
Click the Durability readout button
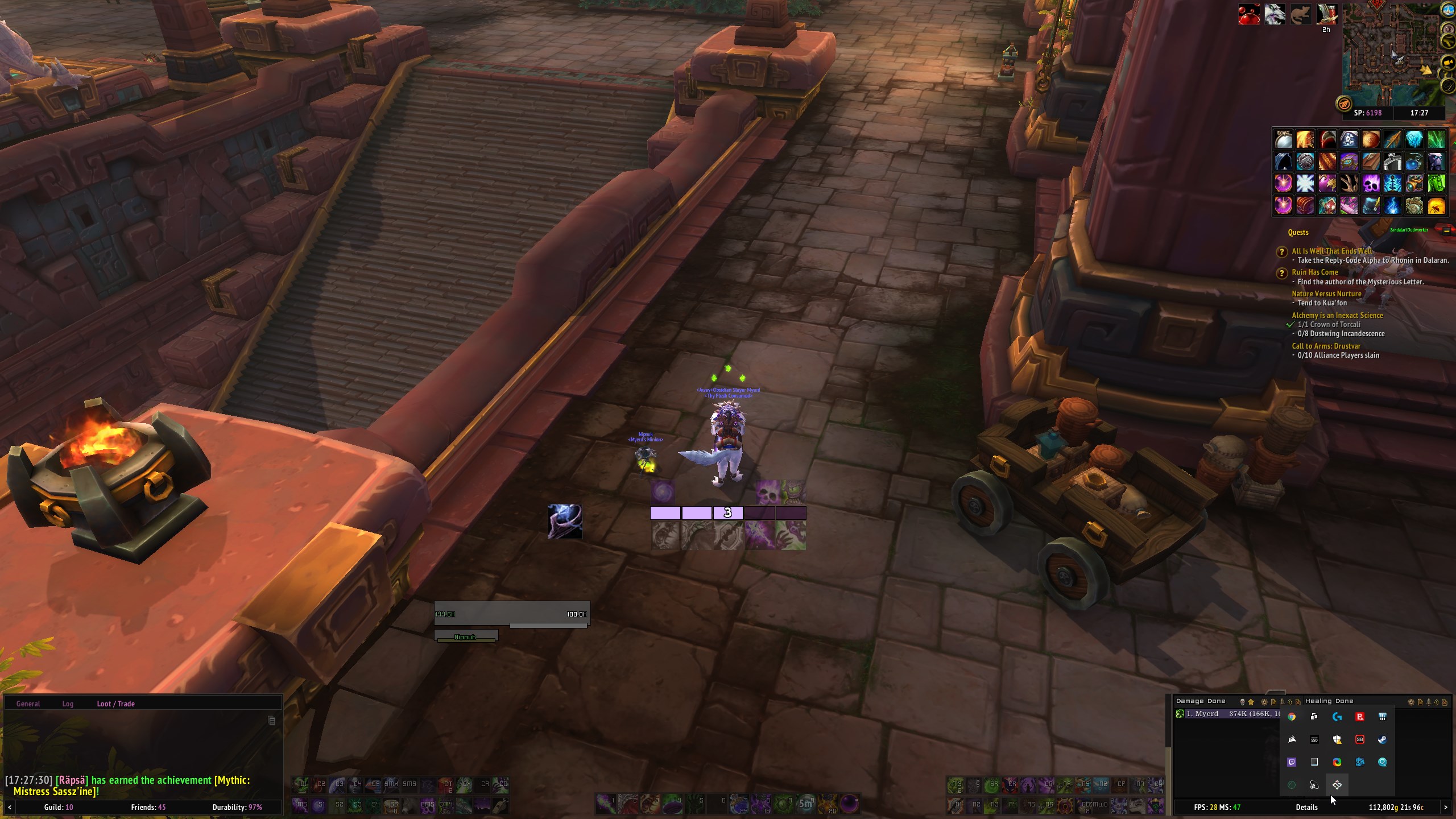pyautogui.click(x=237, y=807)
